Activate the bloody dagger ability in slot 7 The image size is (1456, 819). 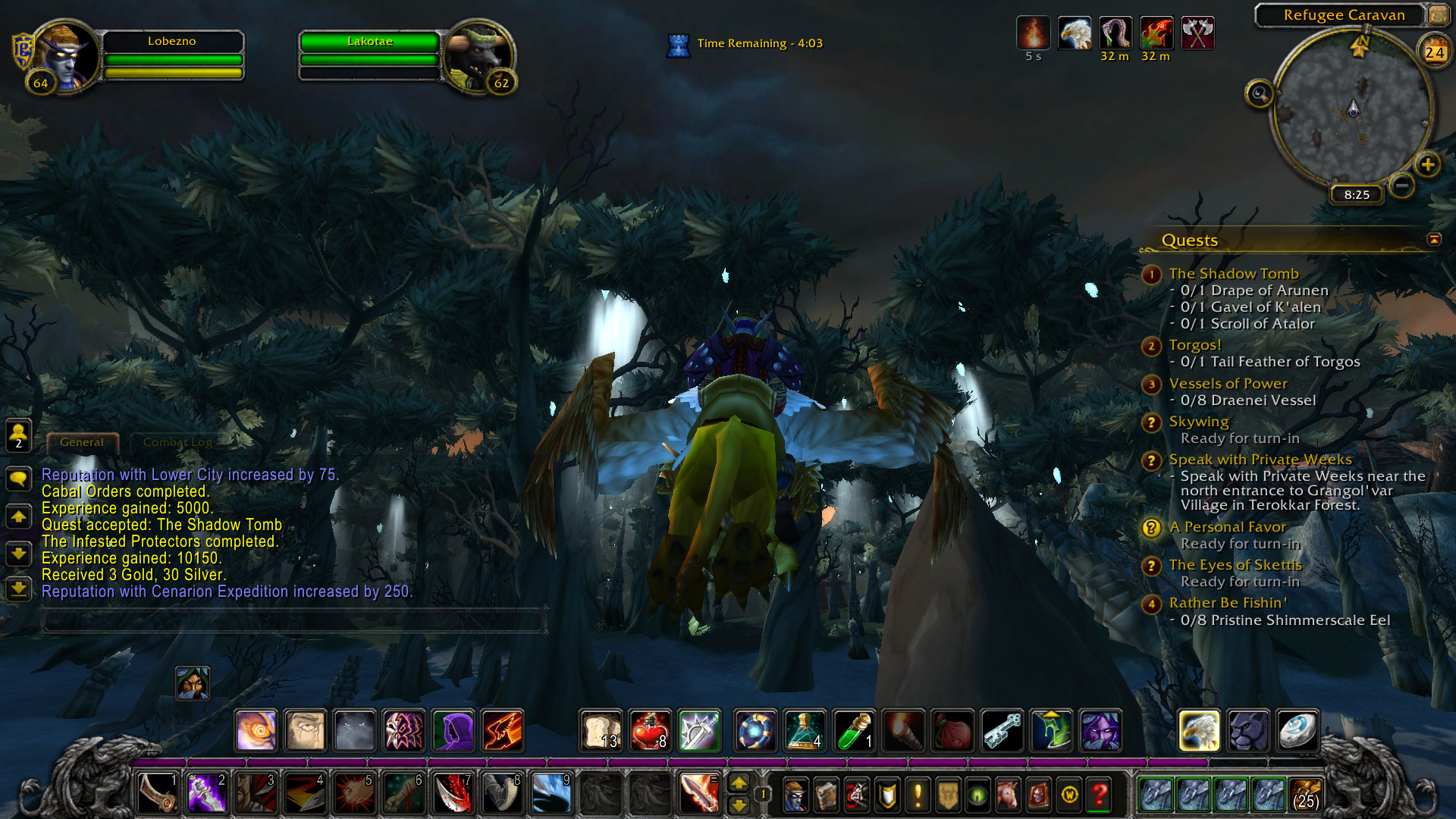pyautogui.click(x=453, y=794)
